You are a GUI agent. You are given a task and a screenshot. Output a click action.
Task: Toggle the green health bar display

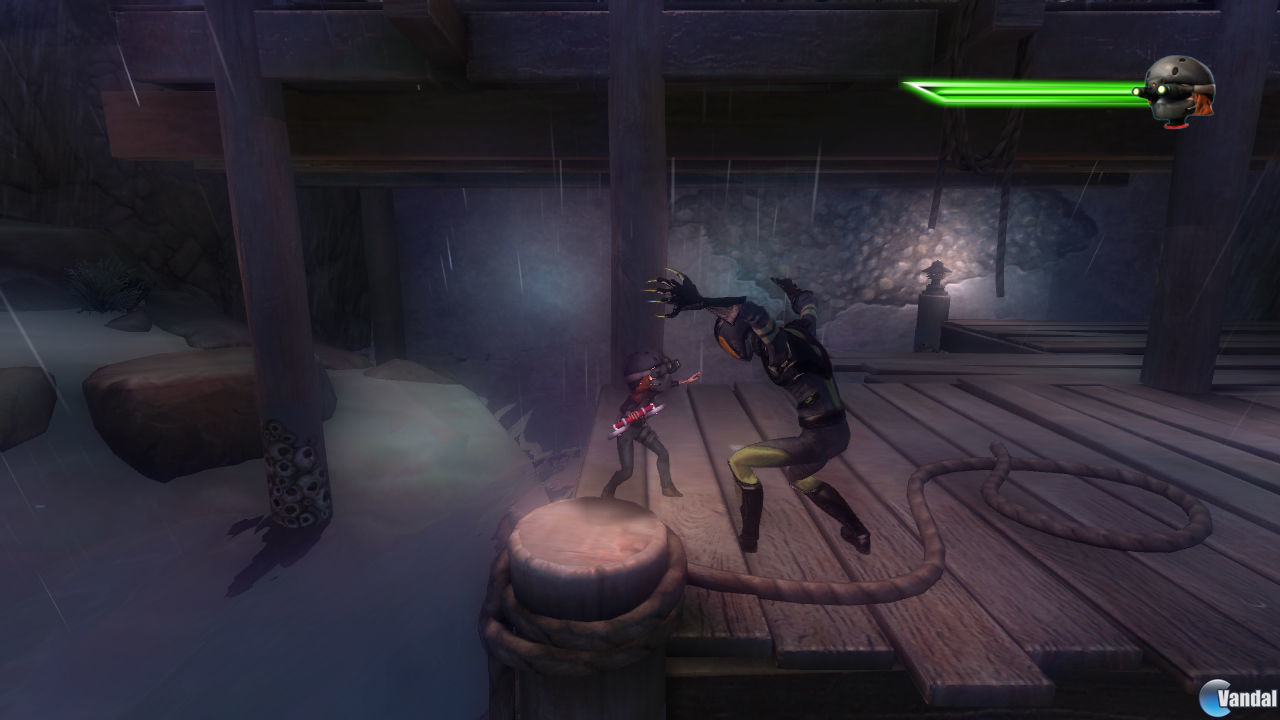coord(1020,90)
